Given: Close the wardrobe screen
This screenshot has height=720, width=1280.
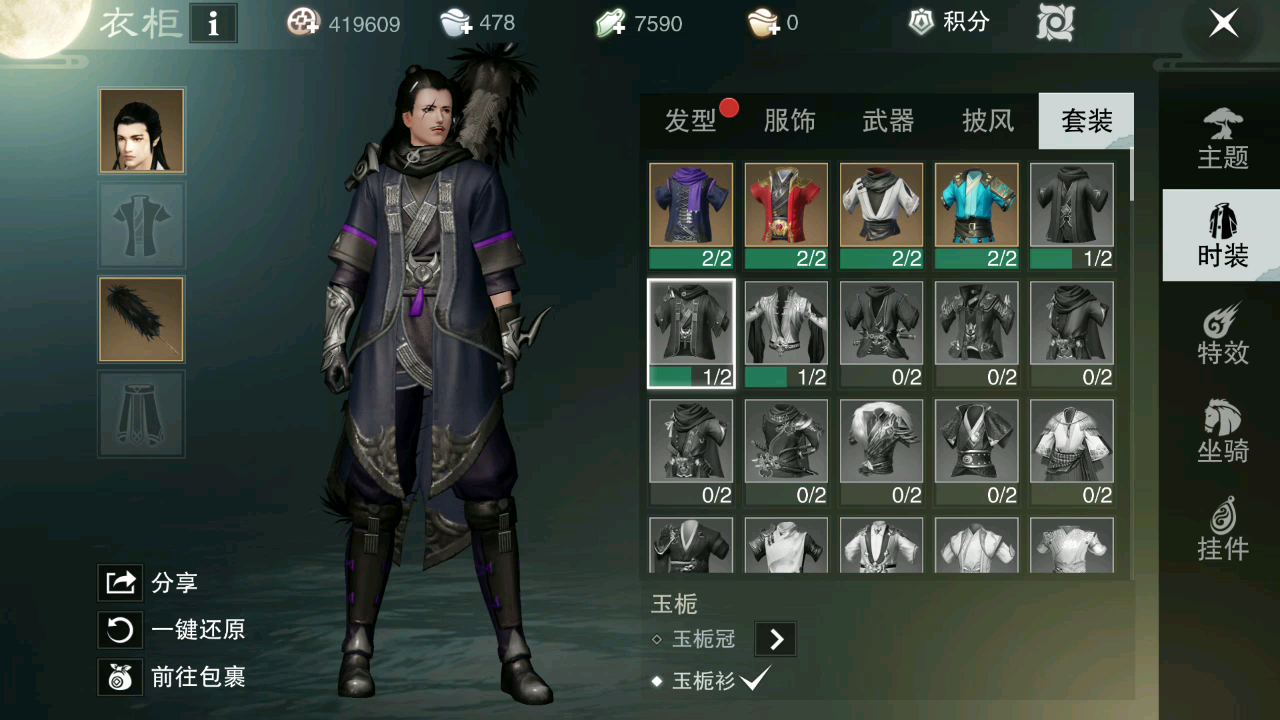Looking at the screenshot, I should pos(1224,24).
